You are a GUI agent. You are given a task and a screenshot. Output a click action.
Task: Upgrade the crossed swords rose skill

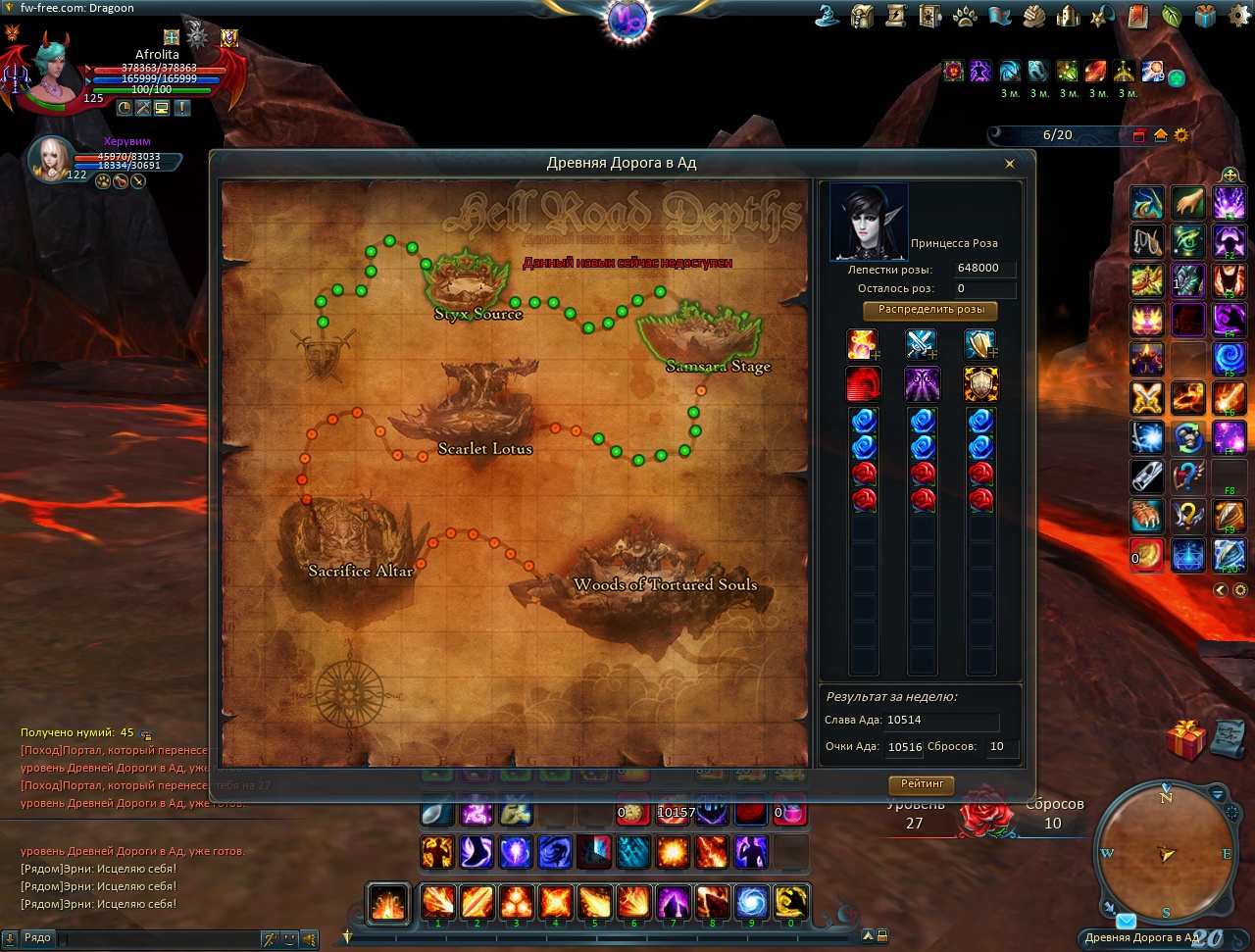[922, 345]
